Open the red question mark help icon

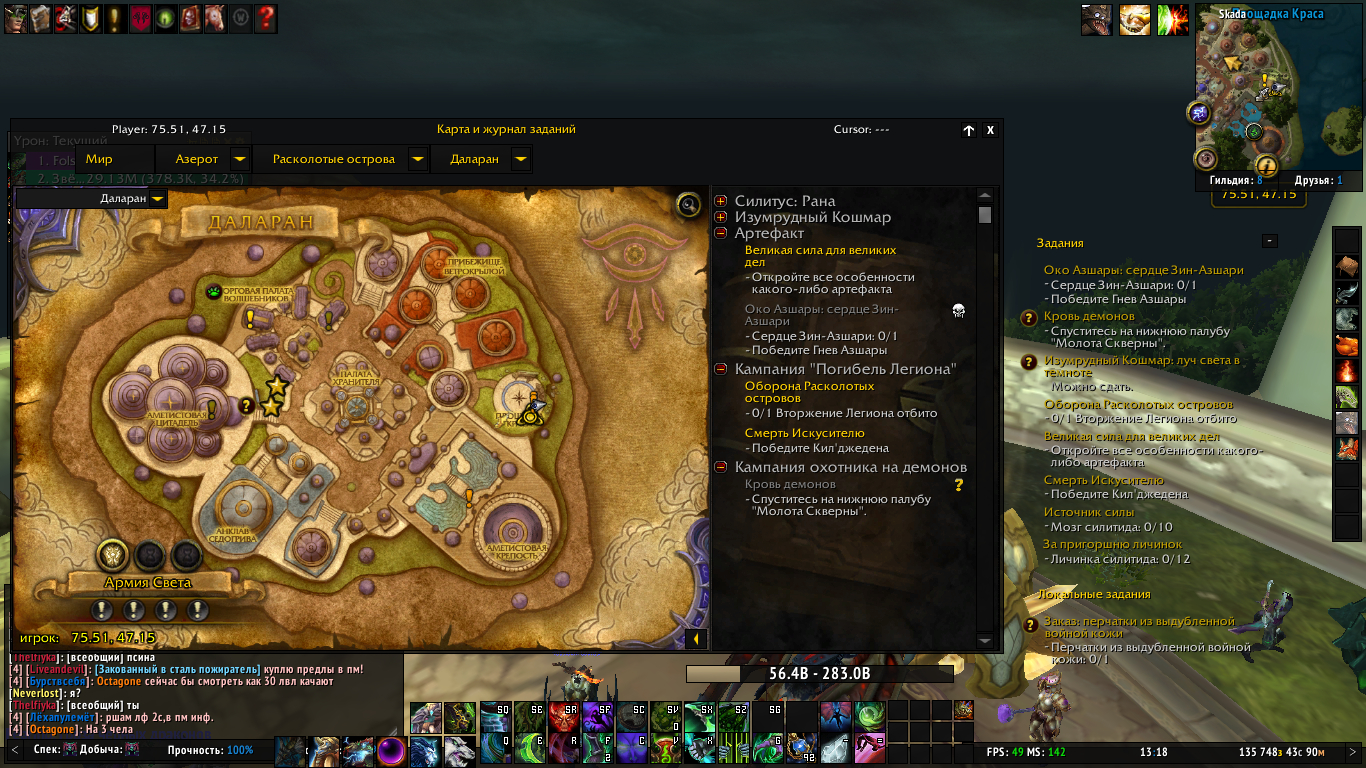pyautogui.click(x=266, y=18)
